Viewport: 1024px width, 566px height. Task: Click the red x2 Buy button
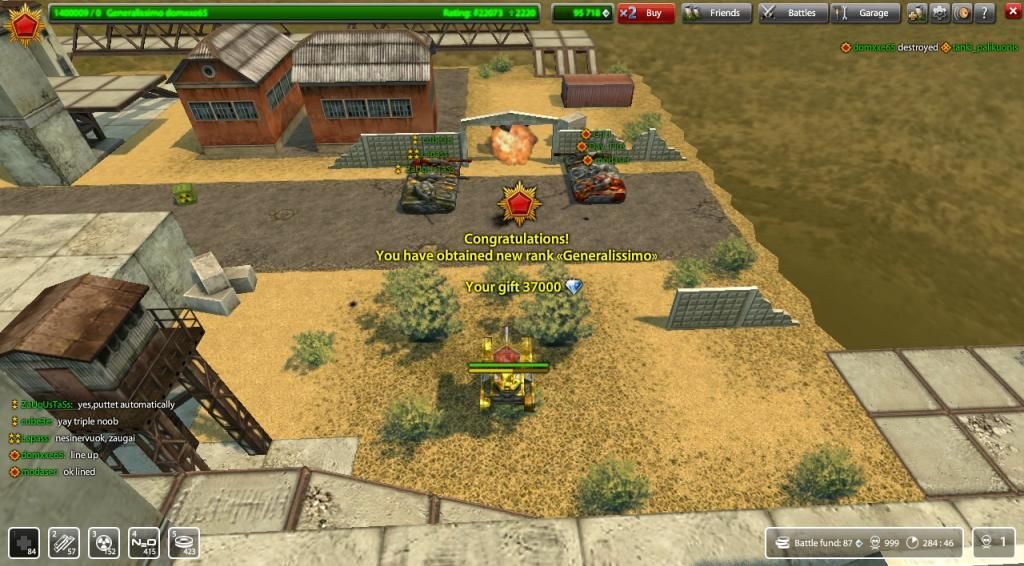point(645,13)
